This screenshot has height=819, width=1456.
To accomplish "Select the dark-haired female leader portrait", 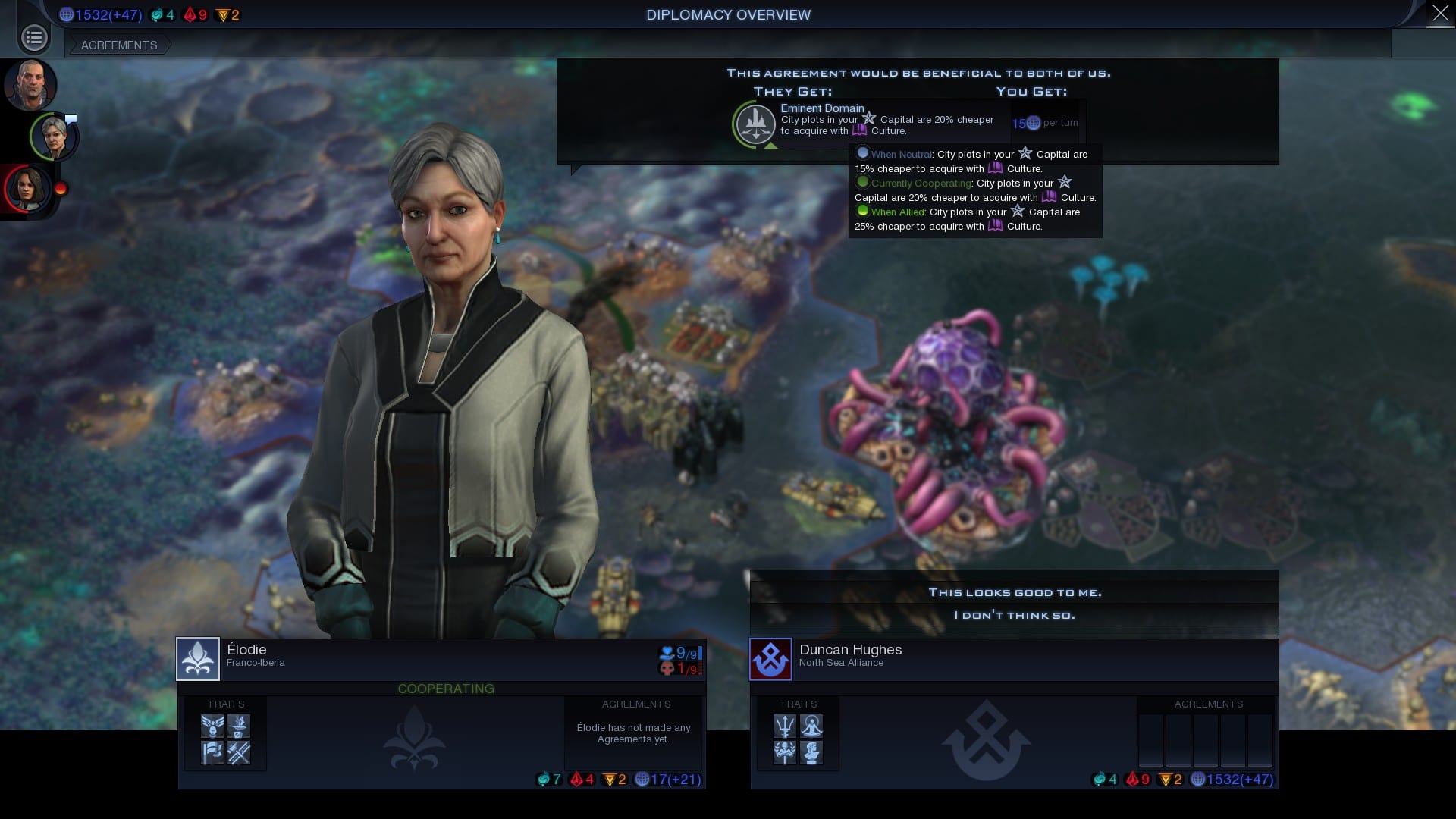I will (x=28, y=188).
